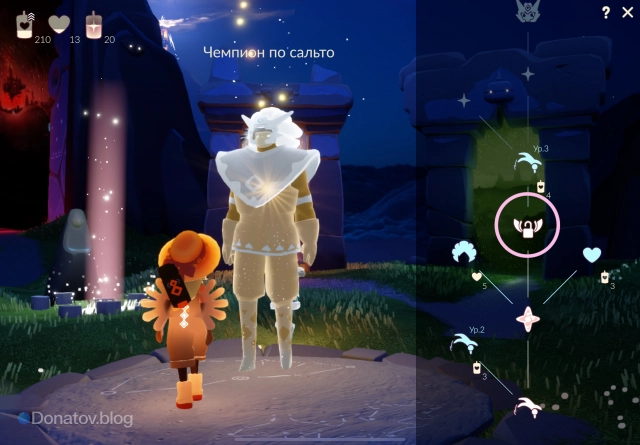Select the top center sparkle node
This screenshot has height=445, width=640.
coord(528,73)
